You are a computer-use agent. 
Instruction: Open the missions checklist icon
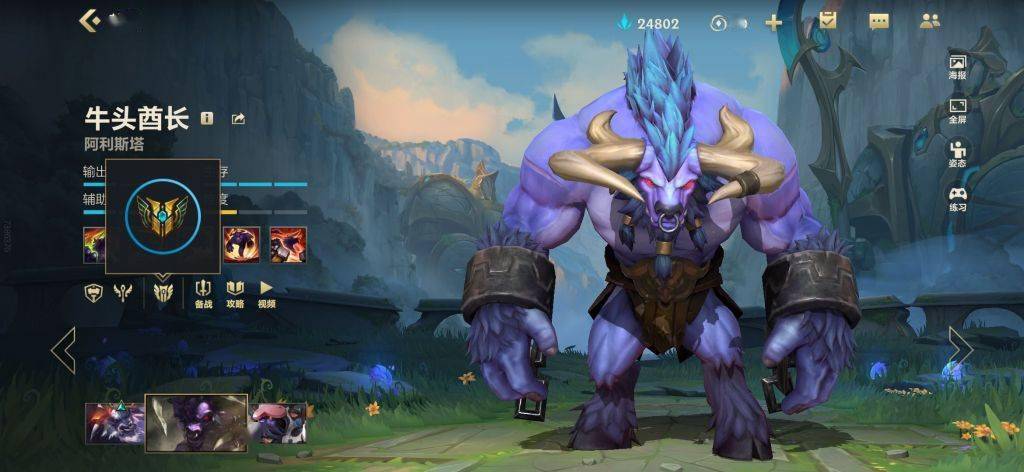point(827,21)
